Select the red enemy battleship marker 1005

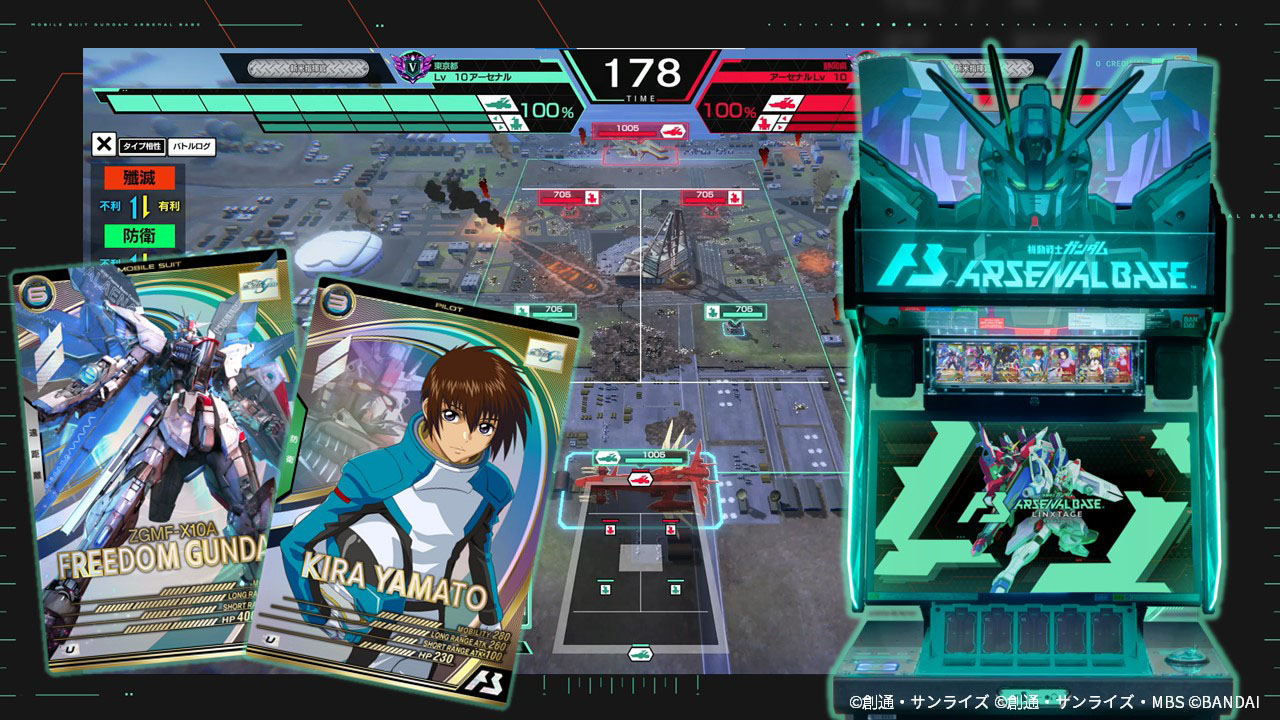pyautogui.click(x=640, y=129)
